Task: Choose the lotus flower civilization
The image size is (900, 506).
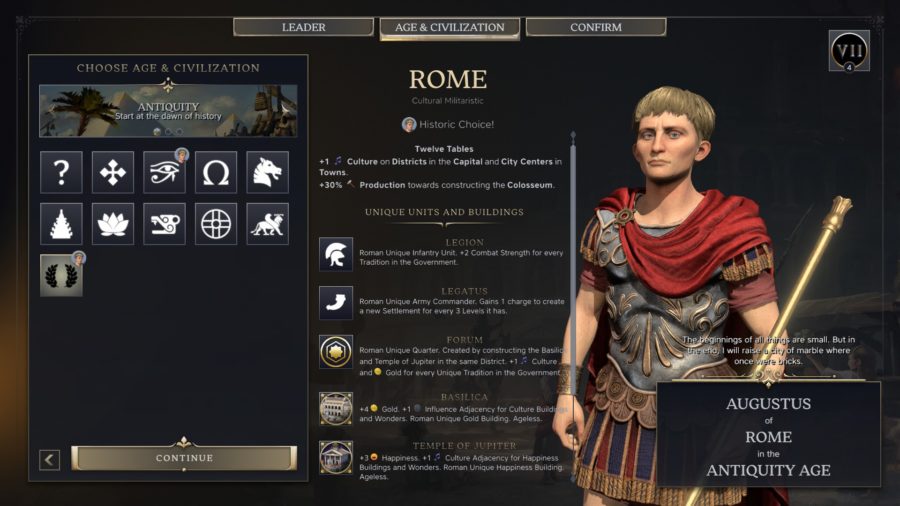Action: click(x=113, y=224)
